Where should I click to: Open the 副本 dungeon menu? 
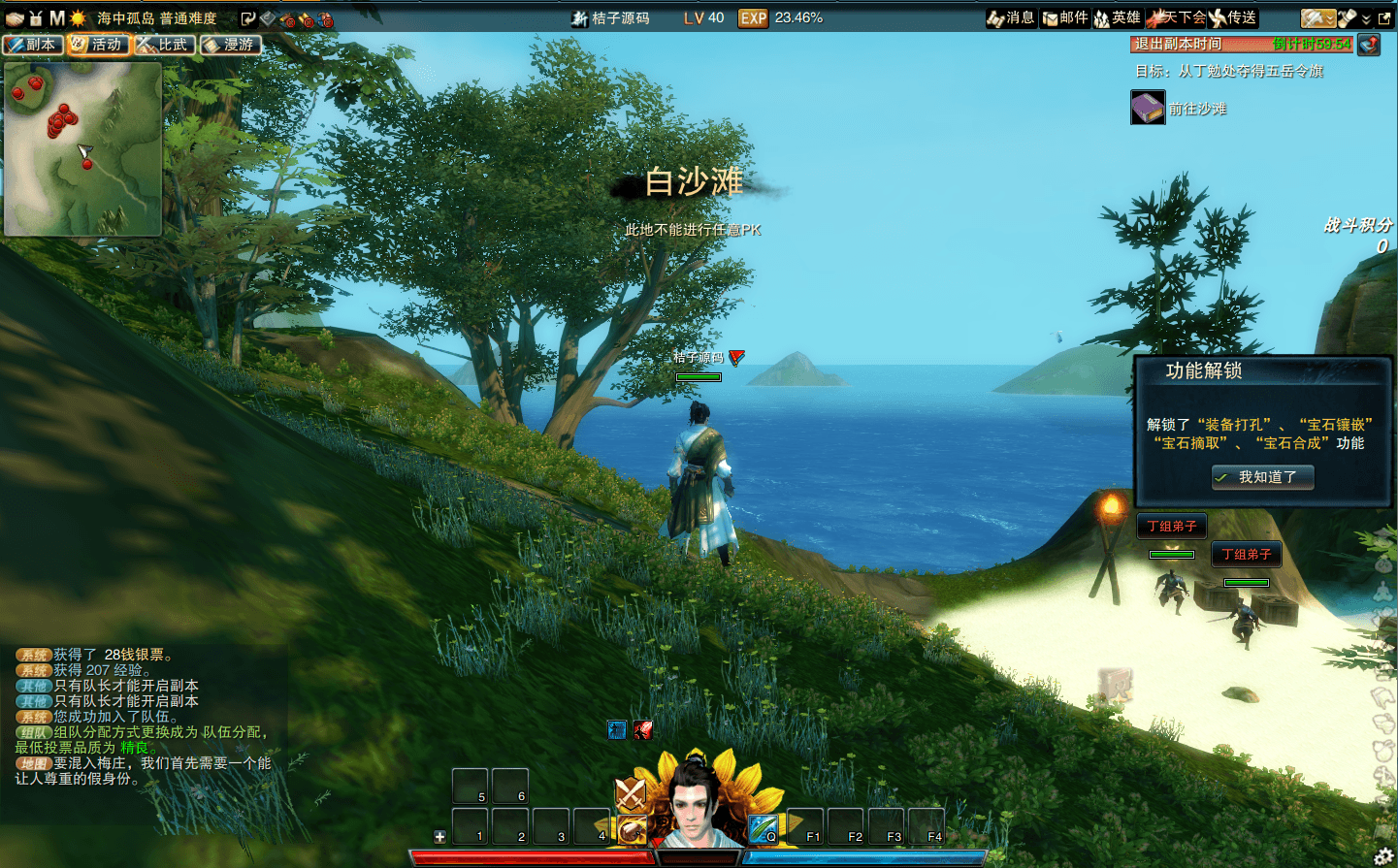33,45
